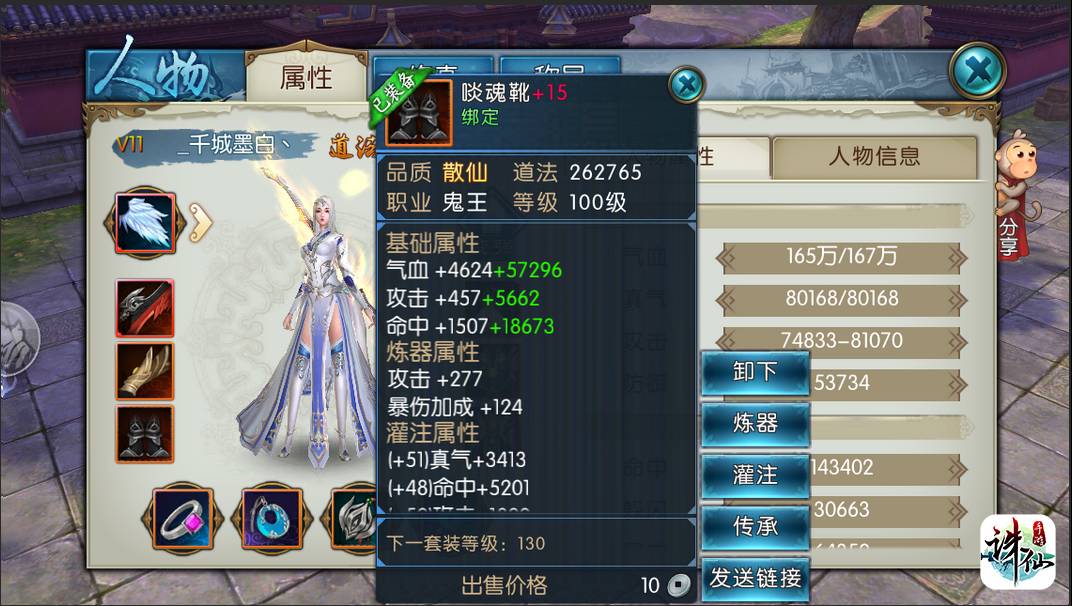This screenshot has width=1072, height=606.
Task: Expand the arrow next to the wings slot
Action: pos(200,223)
